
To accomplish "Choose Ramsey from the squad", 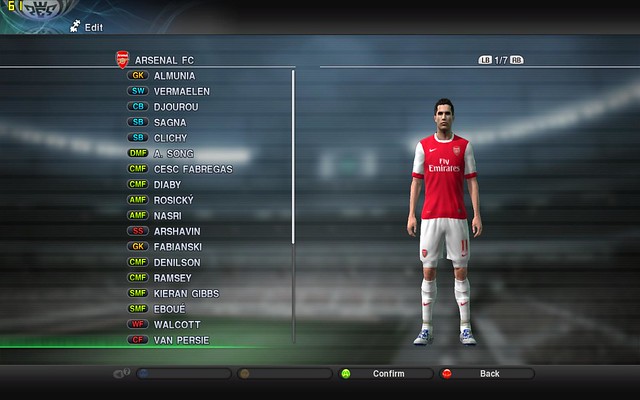I will click(x=173, y=277).
